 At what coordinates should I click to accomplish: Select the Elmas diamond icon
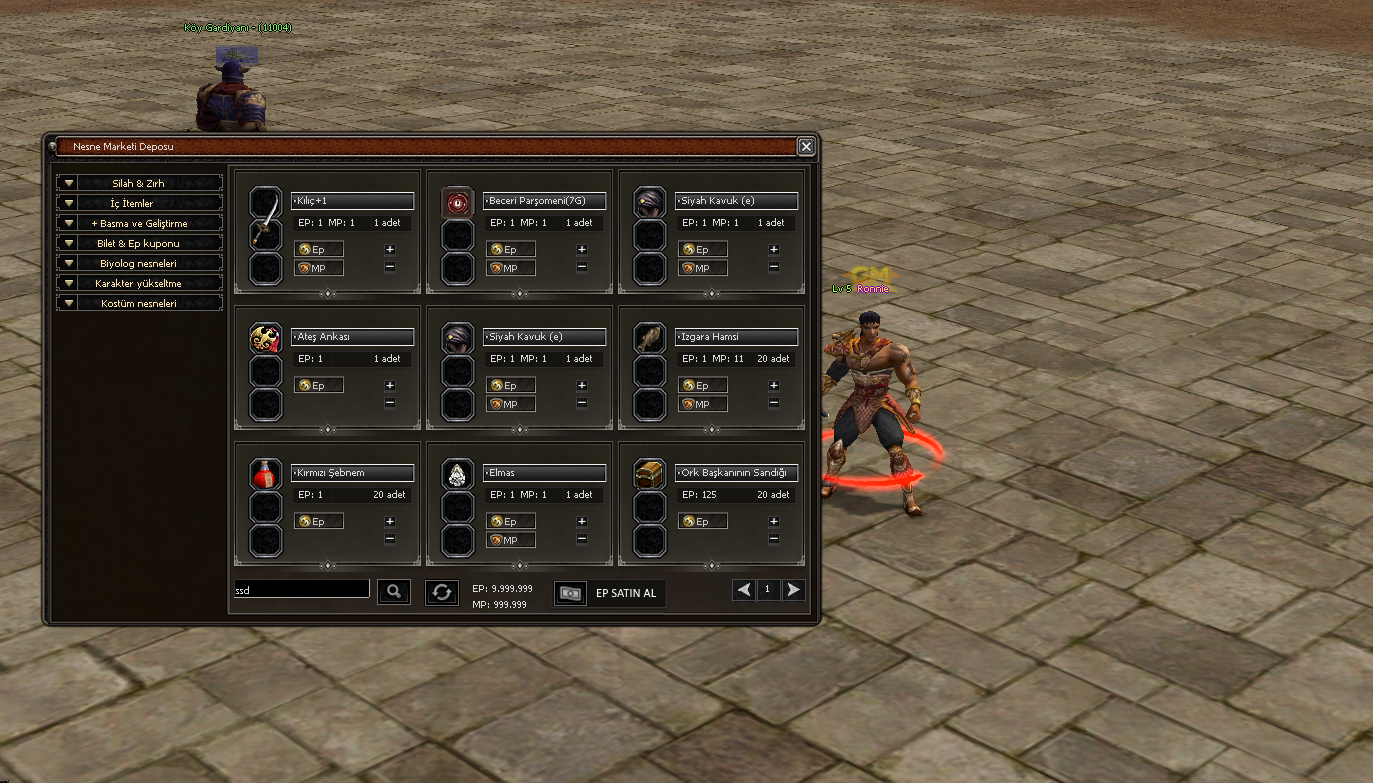[457, 473]
